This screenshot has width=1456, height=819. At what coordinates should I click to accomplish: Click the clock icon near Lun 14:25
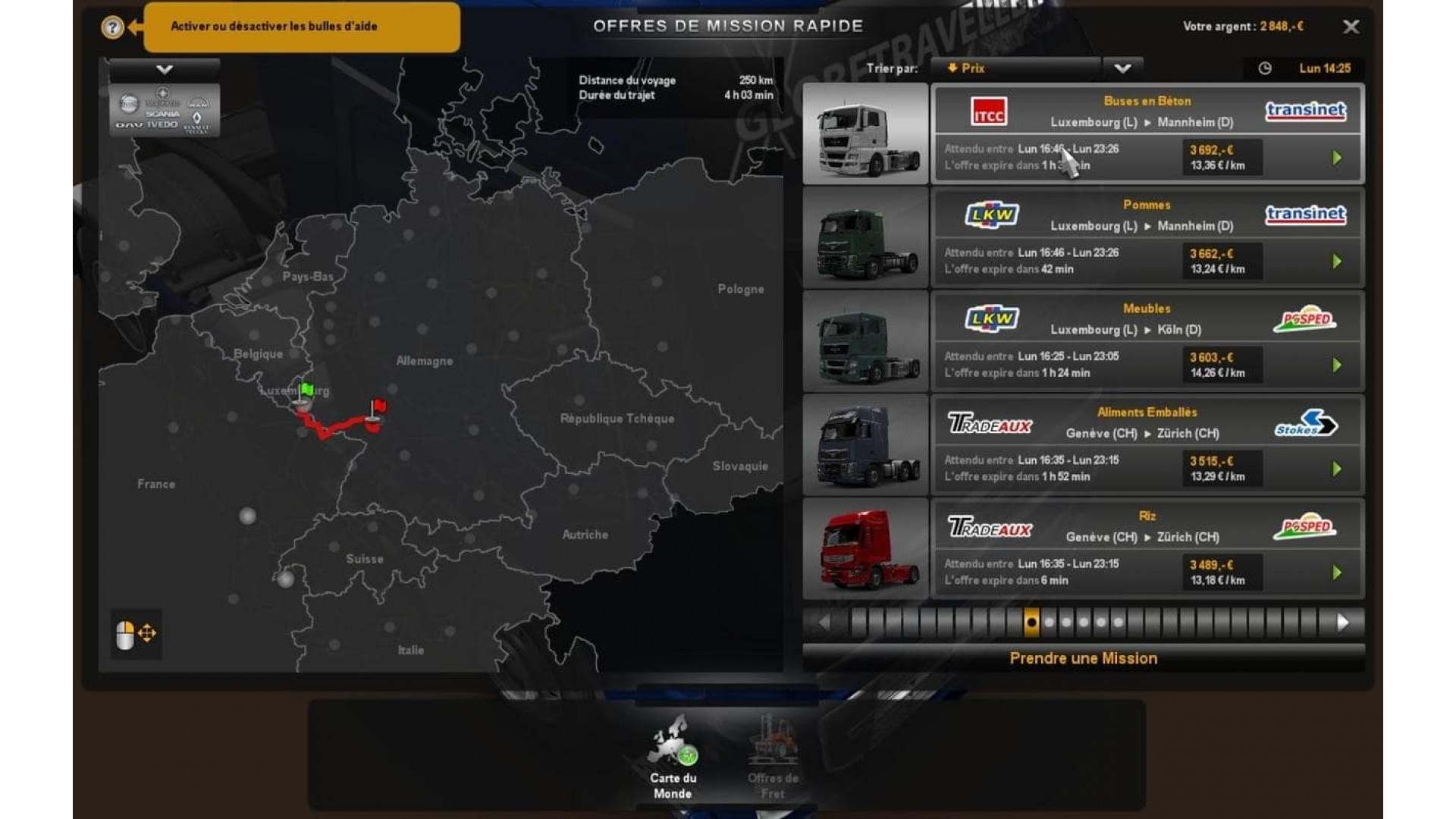(1264, 67)
